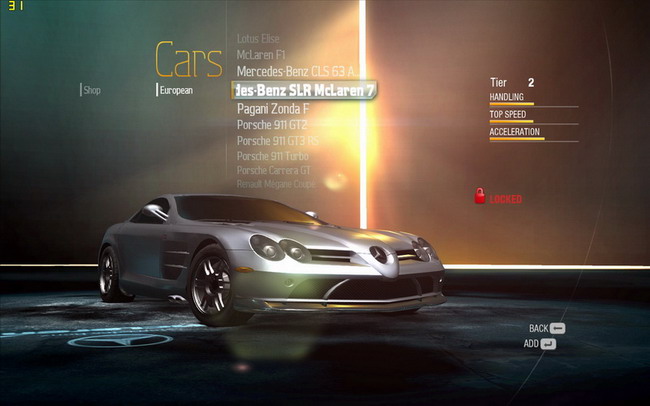Select Mercedes-Benz CLS 63 AMG
The height and width of the screenshot is (406, 650).
click(x=295, y=71)
